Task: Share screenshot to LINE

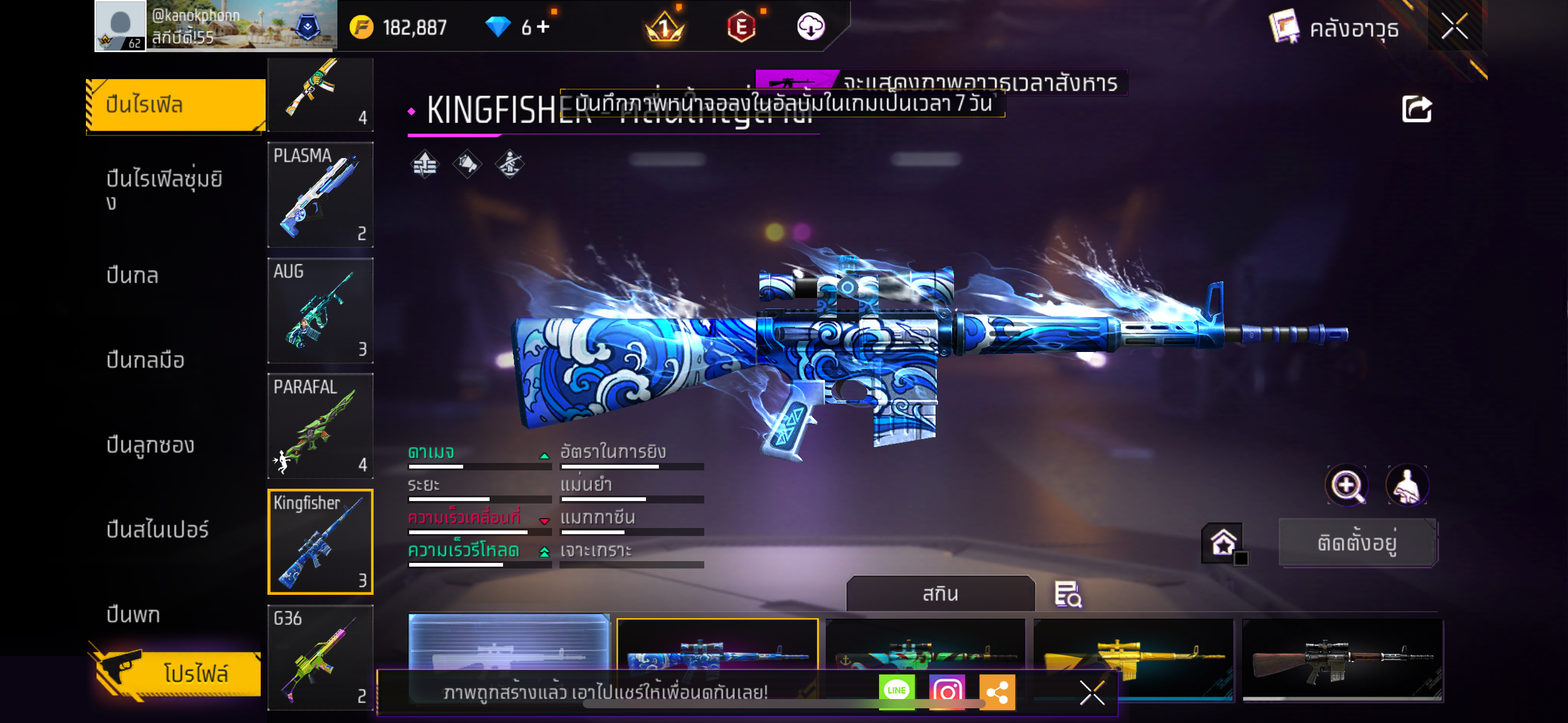Action: (x=896, y=691)
